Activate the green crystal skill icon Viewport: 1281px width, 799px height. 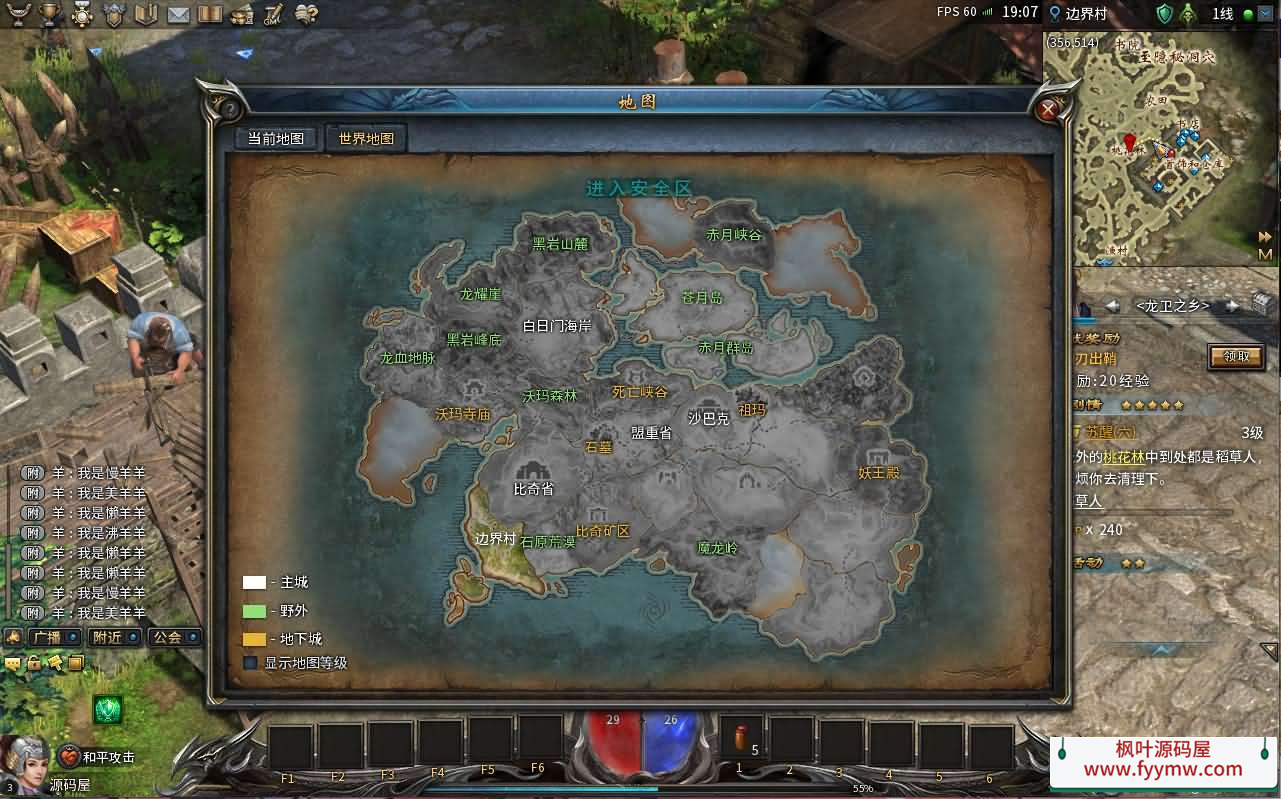point(107,709)
